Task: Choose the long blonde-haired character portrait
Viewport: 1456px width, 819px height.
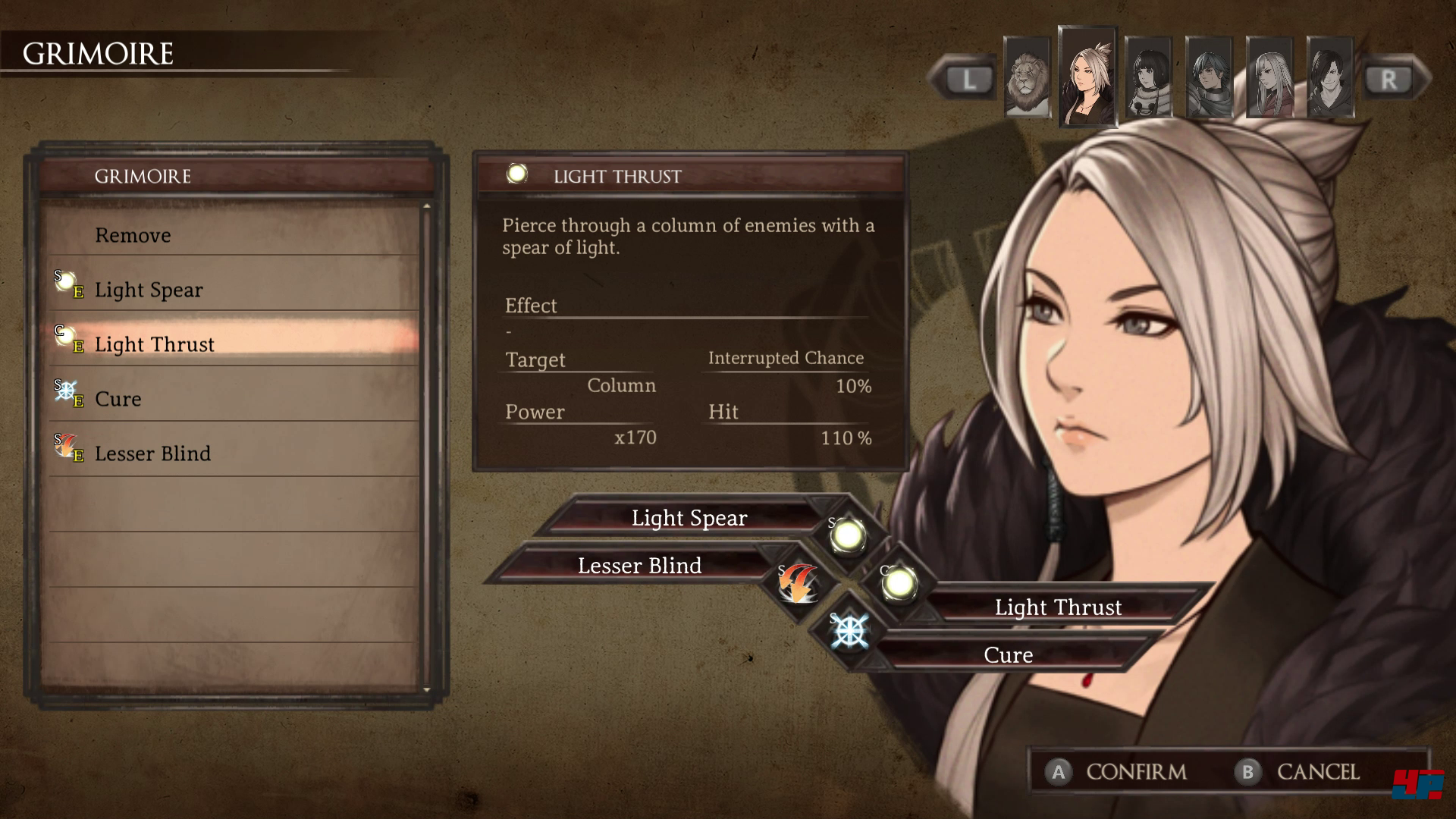Action: (1269, 77)
